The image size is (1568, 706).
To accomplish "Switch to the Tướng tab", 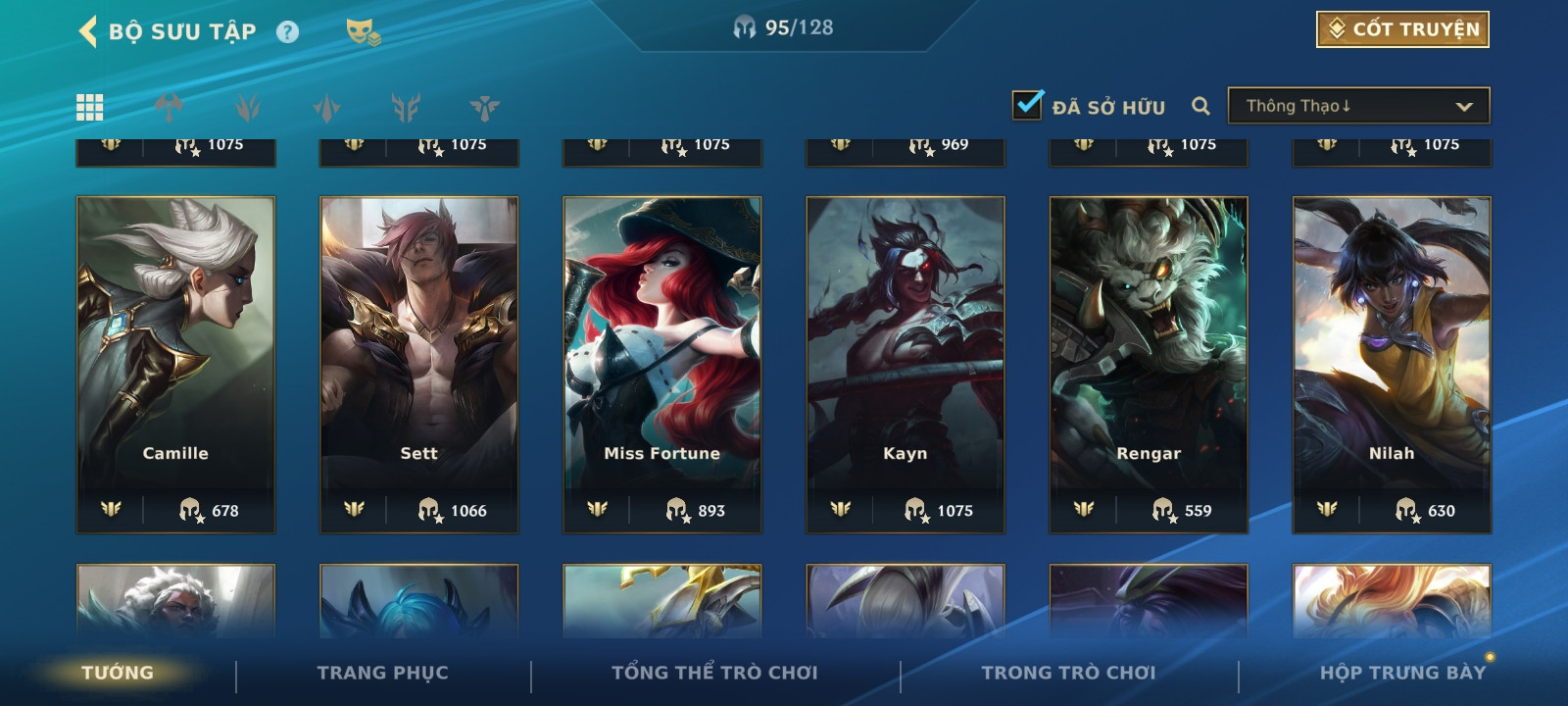I will 118,673.
